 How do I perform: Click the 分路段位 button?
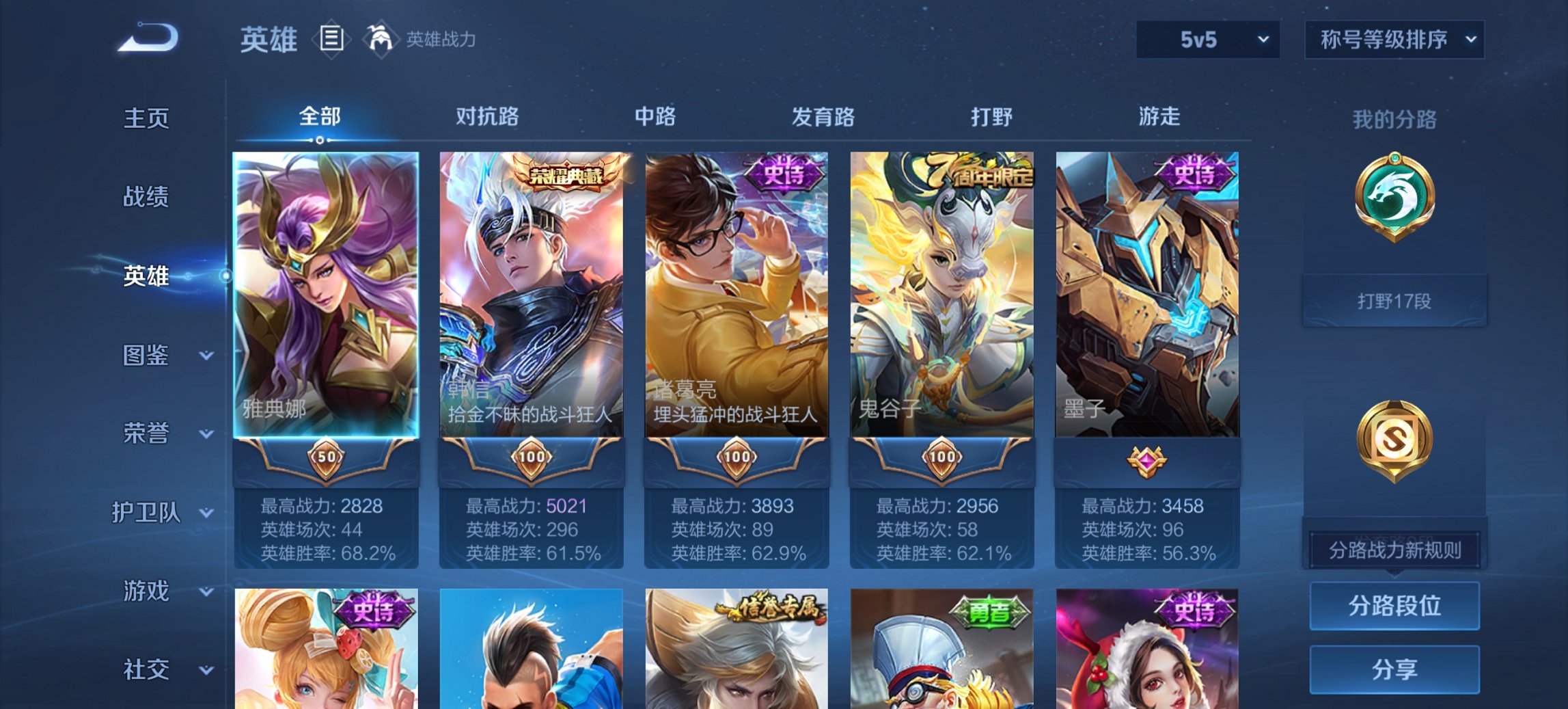tap(1394, 606)
